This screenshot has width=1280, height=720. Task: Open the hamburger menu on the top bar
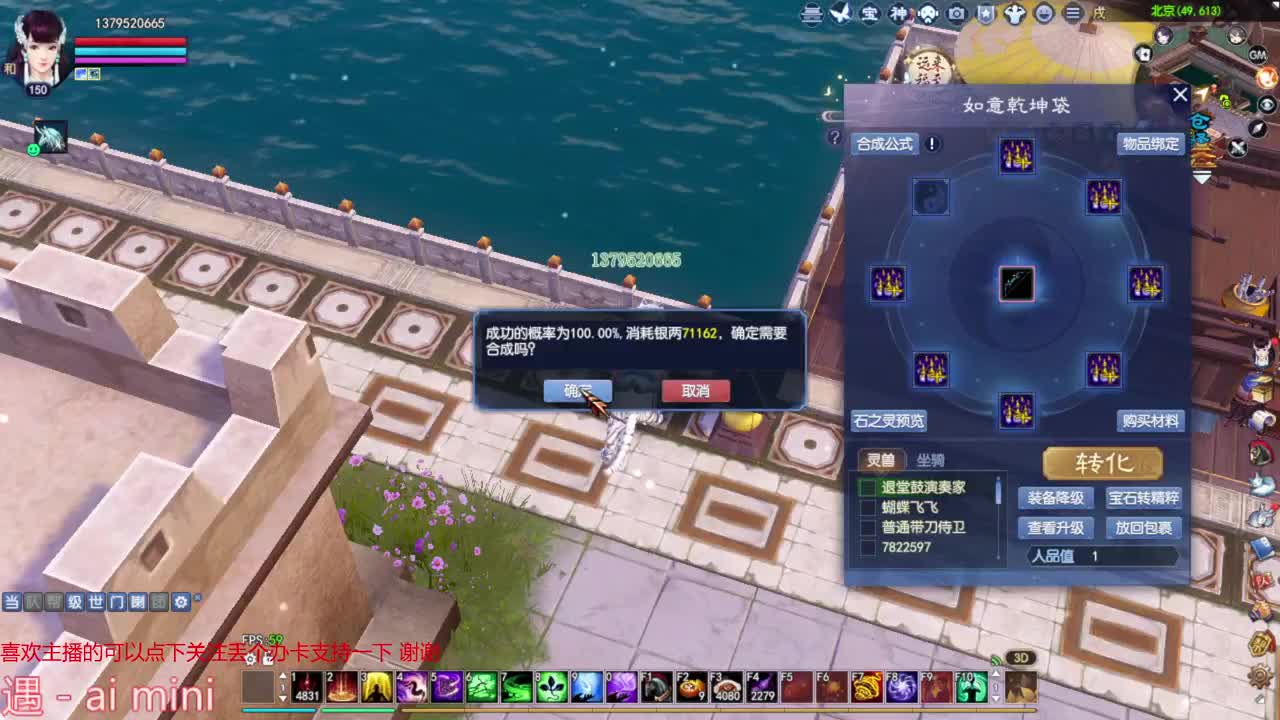(x=1073, y=15)
